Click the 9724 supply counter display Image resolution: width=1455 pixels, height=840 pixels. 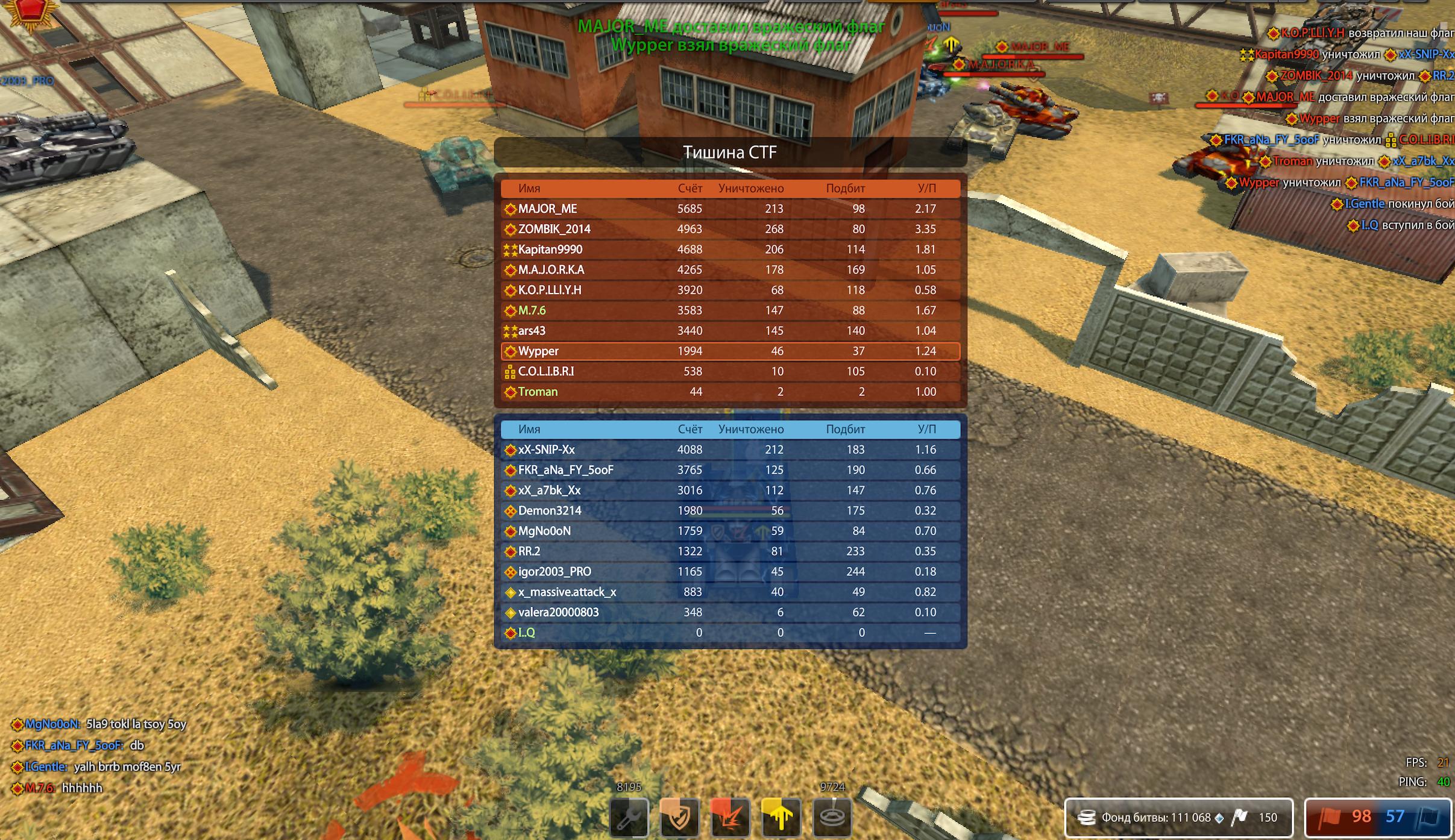[x=832, y=786]
